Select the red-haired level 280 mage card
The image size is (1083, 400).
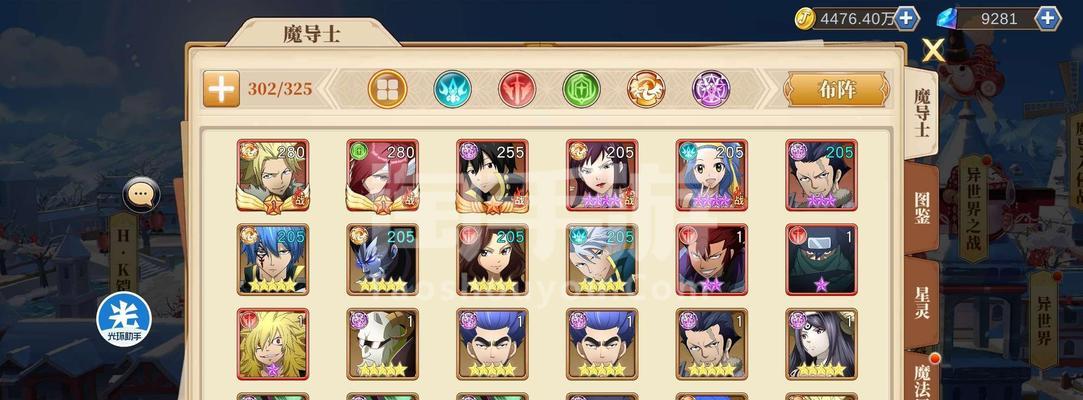383,175
